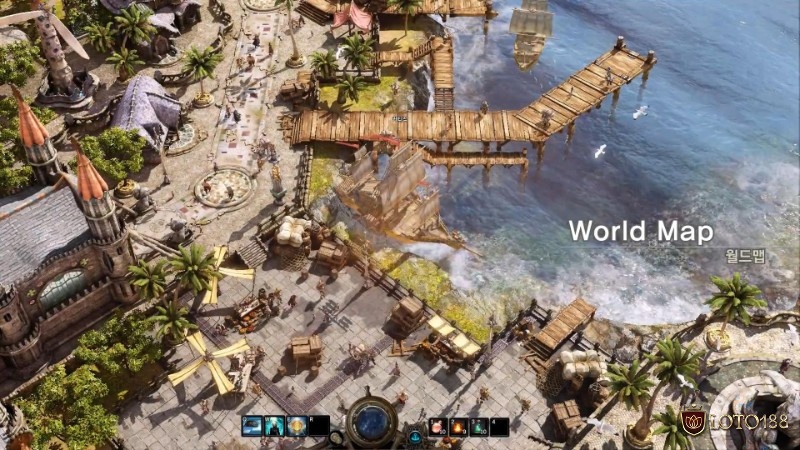Use the green potion in slot 3

pyautogui.click(x=479, y=427)
